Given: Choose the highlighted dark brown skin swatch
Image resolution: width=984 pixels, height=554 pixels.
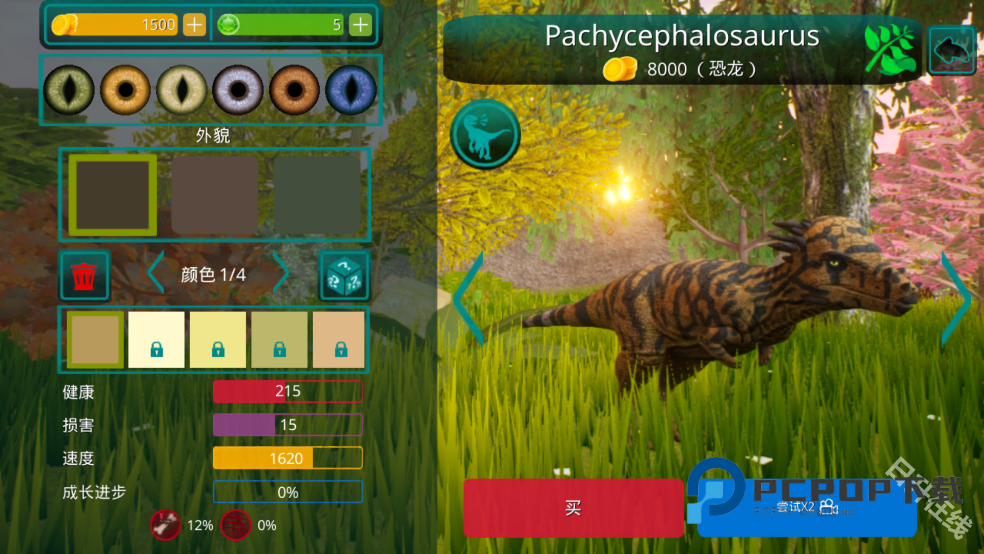Looking at the screenshot, I should pyautogui.click(x=113, y=195).
